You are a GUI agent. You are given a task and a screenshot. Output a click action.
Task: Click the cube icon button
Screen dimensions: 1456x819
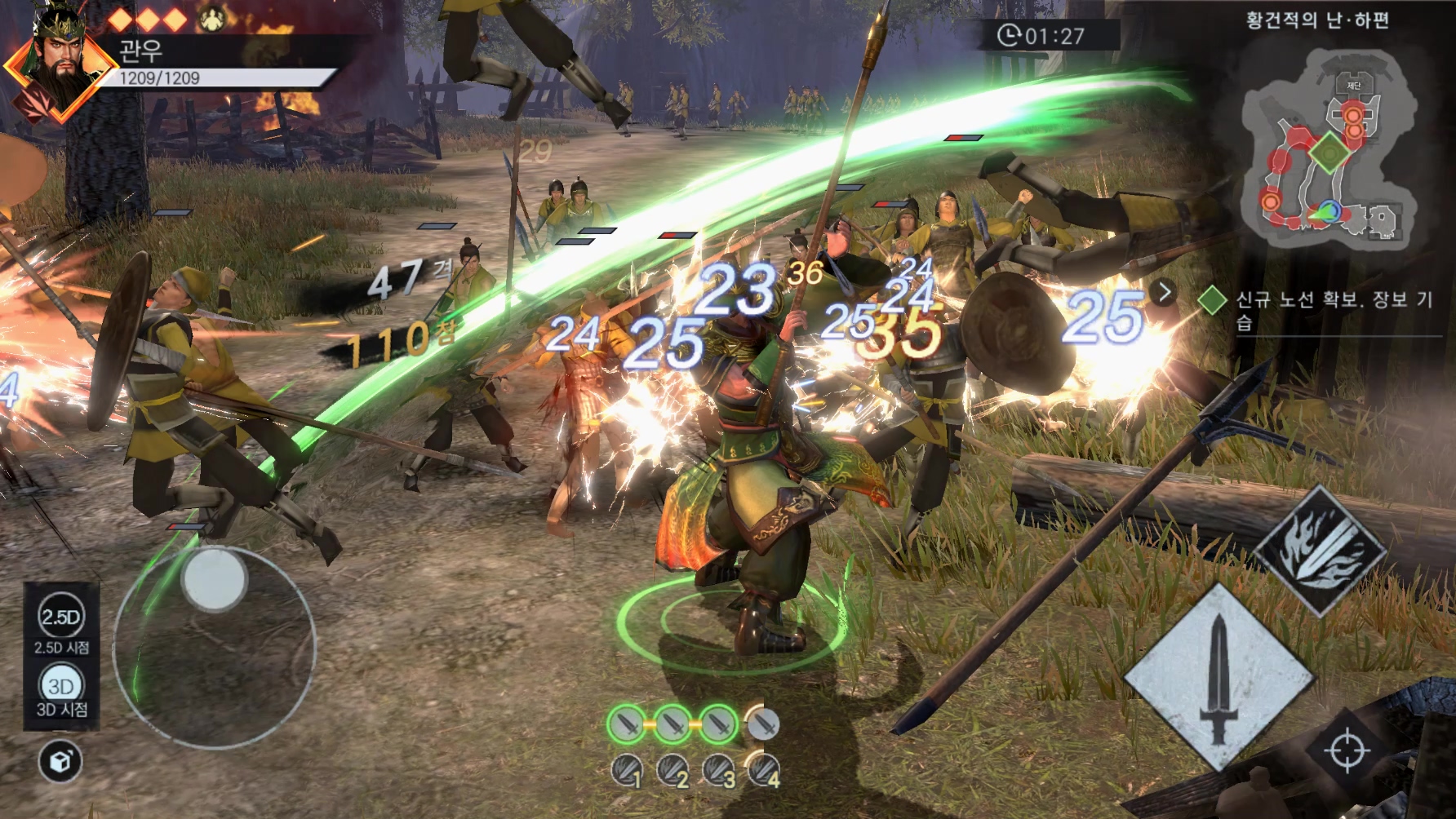point(60,762)
